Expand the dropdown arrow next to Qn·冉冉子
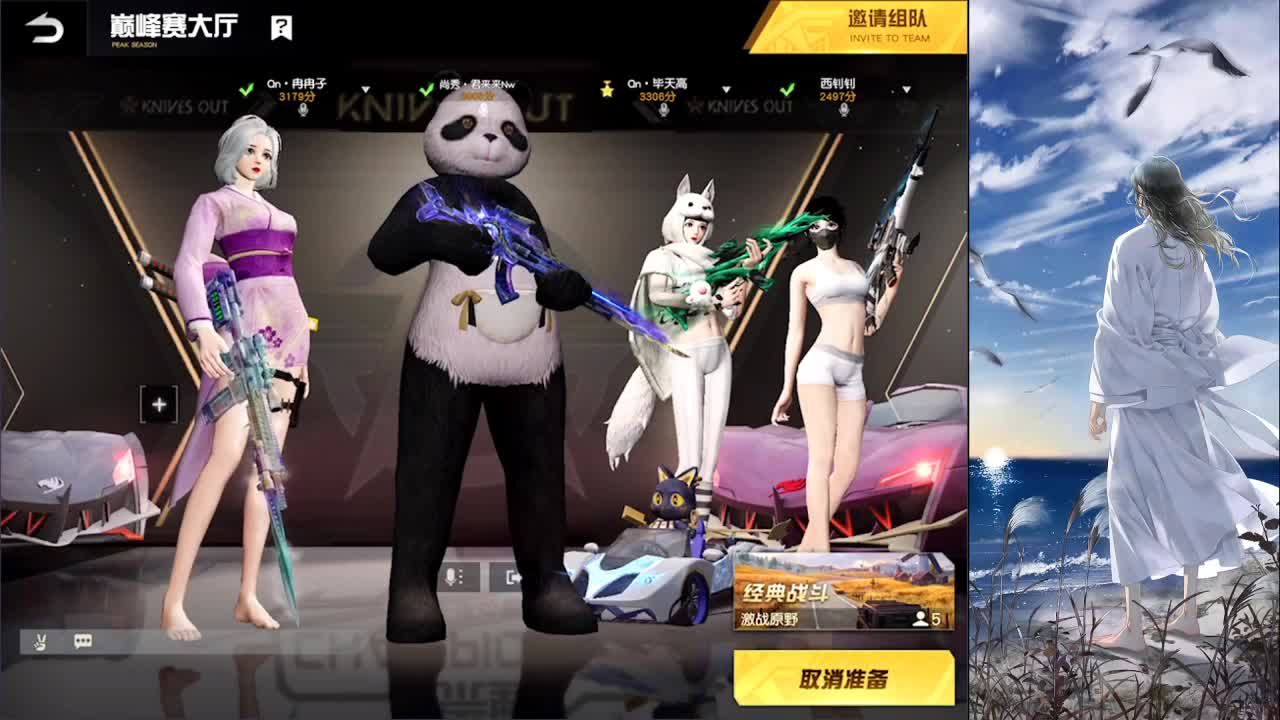The width and height of the screenshot is (1280, 720). point(363,88)
